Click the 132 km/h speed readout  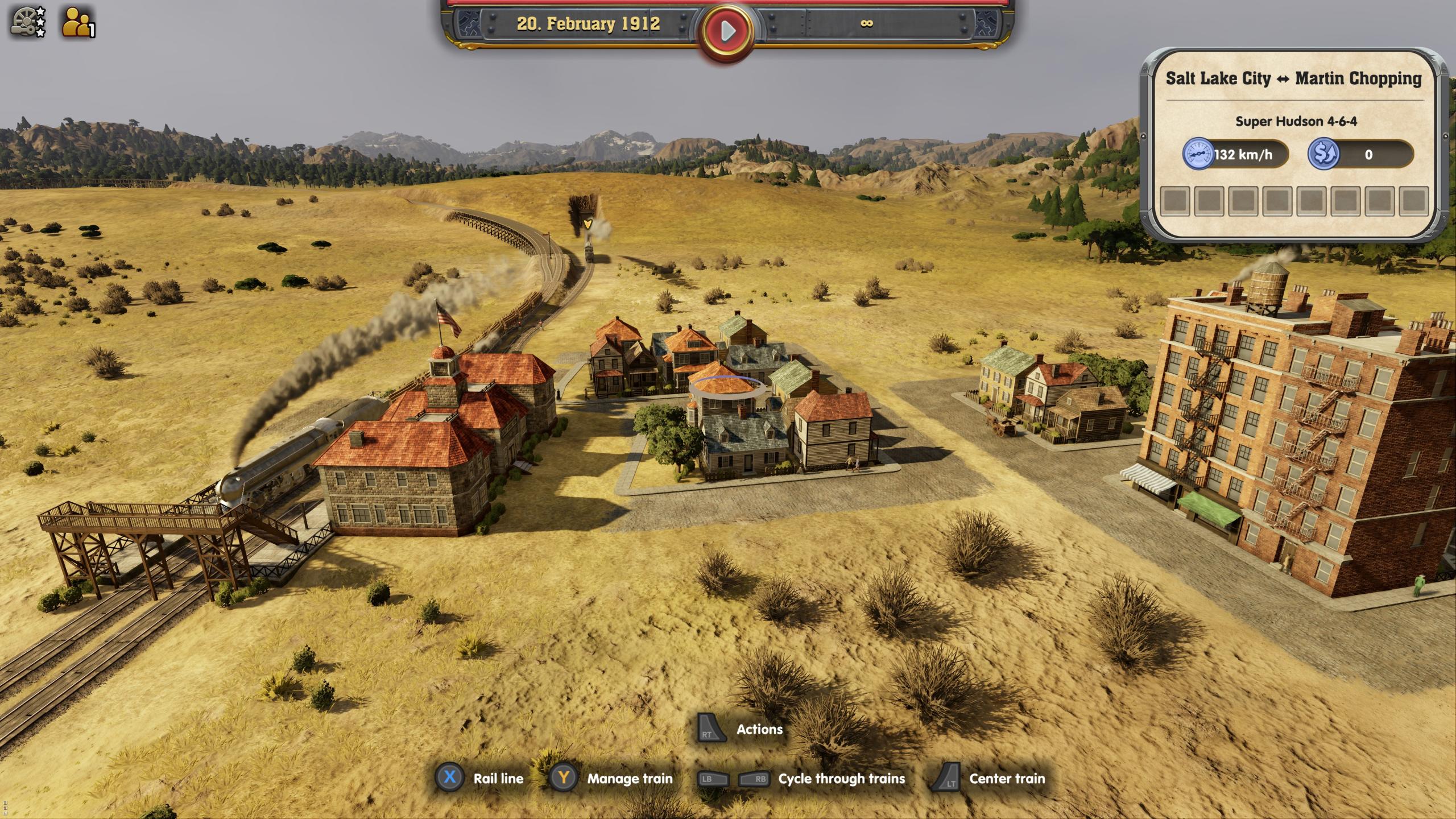coord(1243,154)
